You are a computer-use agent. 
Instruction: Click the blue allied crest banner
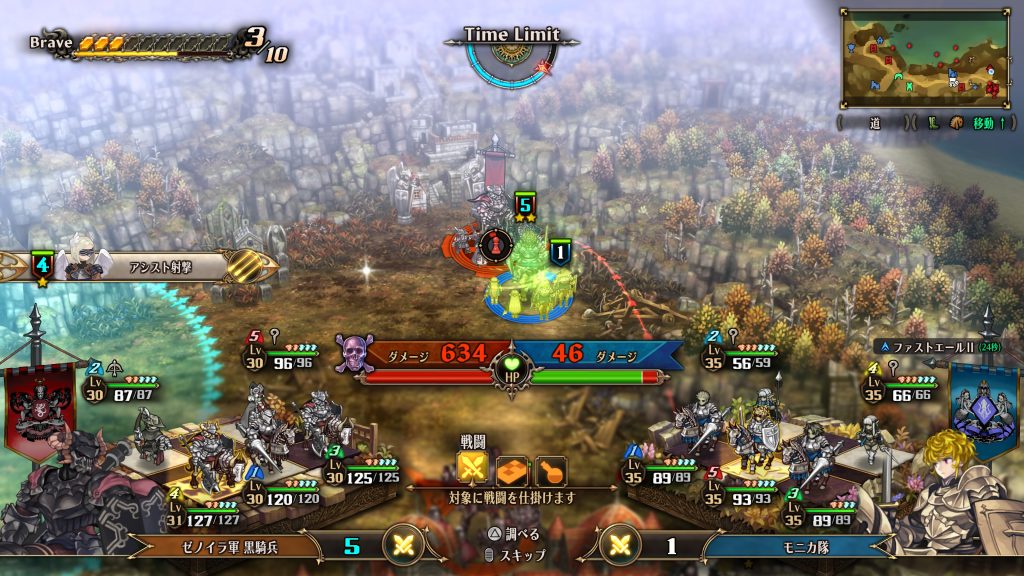981,406
